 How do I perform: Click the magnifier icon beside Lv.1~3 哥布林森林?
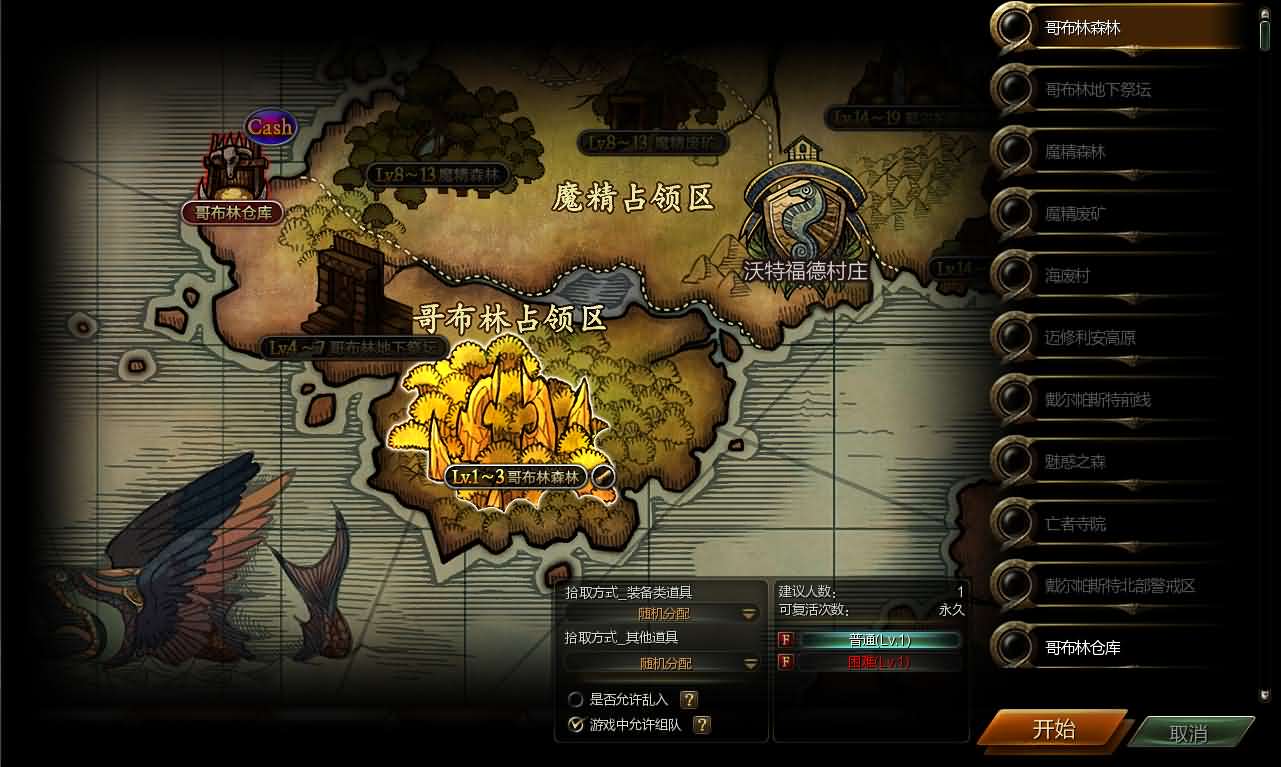pyautogui.click(x=602, y=477)
